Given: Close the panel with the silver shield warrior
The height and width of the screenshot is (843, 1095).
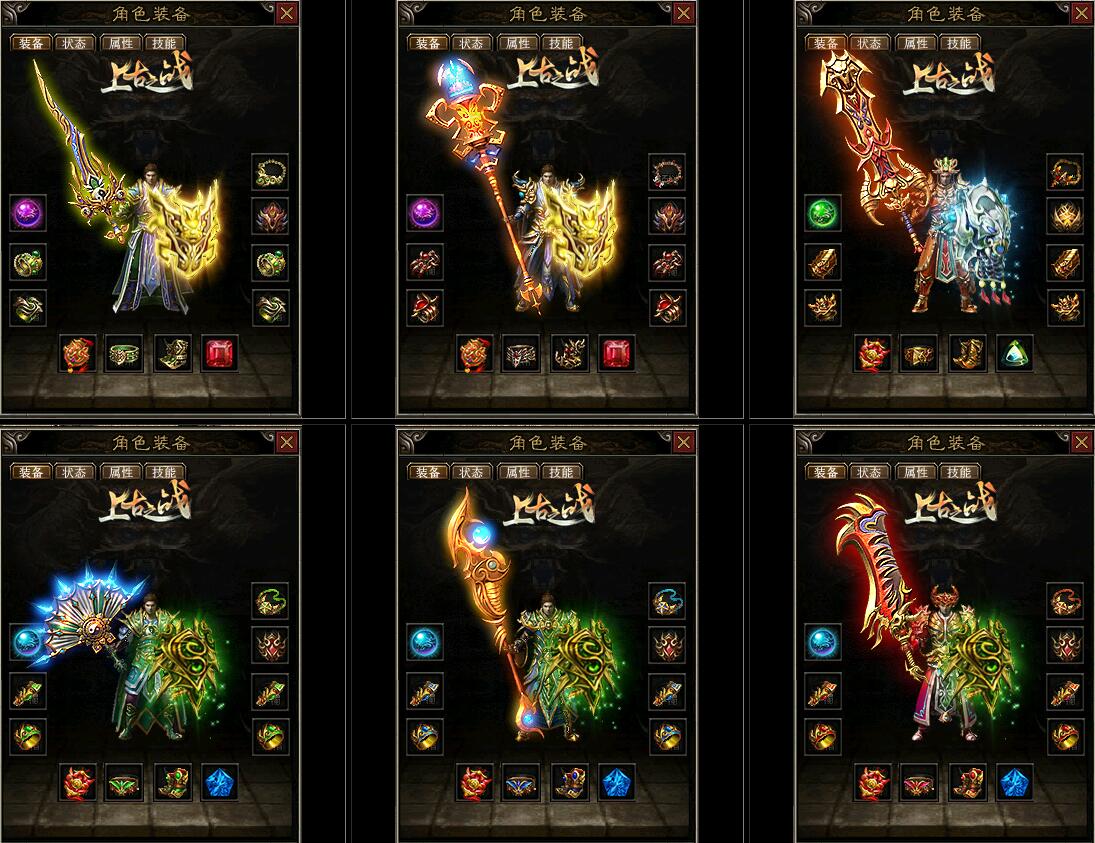Looking at the screenshot, I should point(1083,13).
